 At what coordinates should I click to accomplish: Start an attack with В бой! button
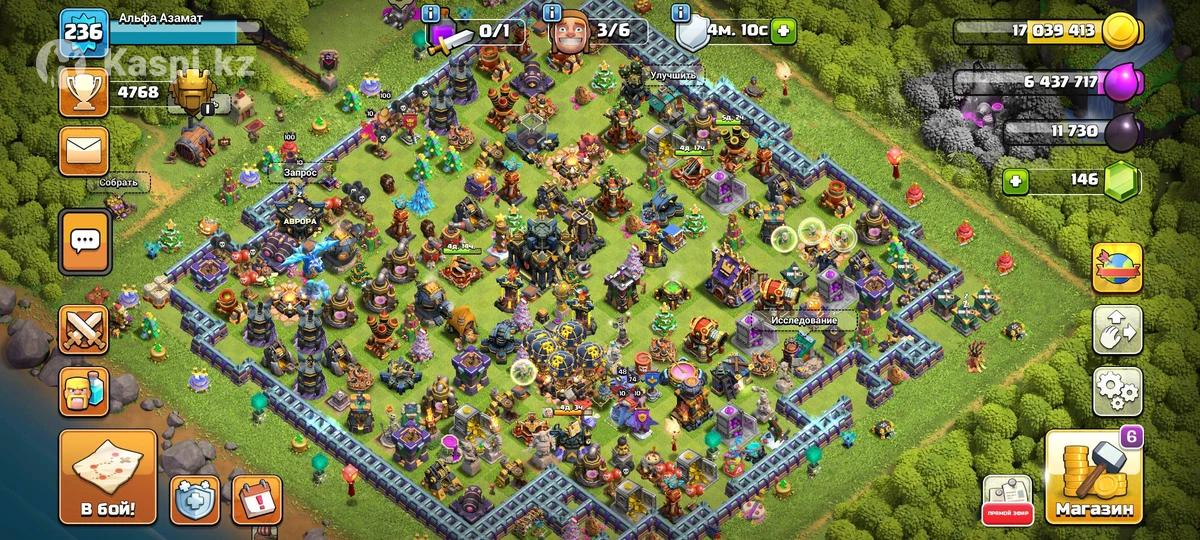pyautogui.click(x=107, y=476)
